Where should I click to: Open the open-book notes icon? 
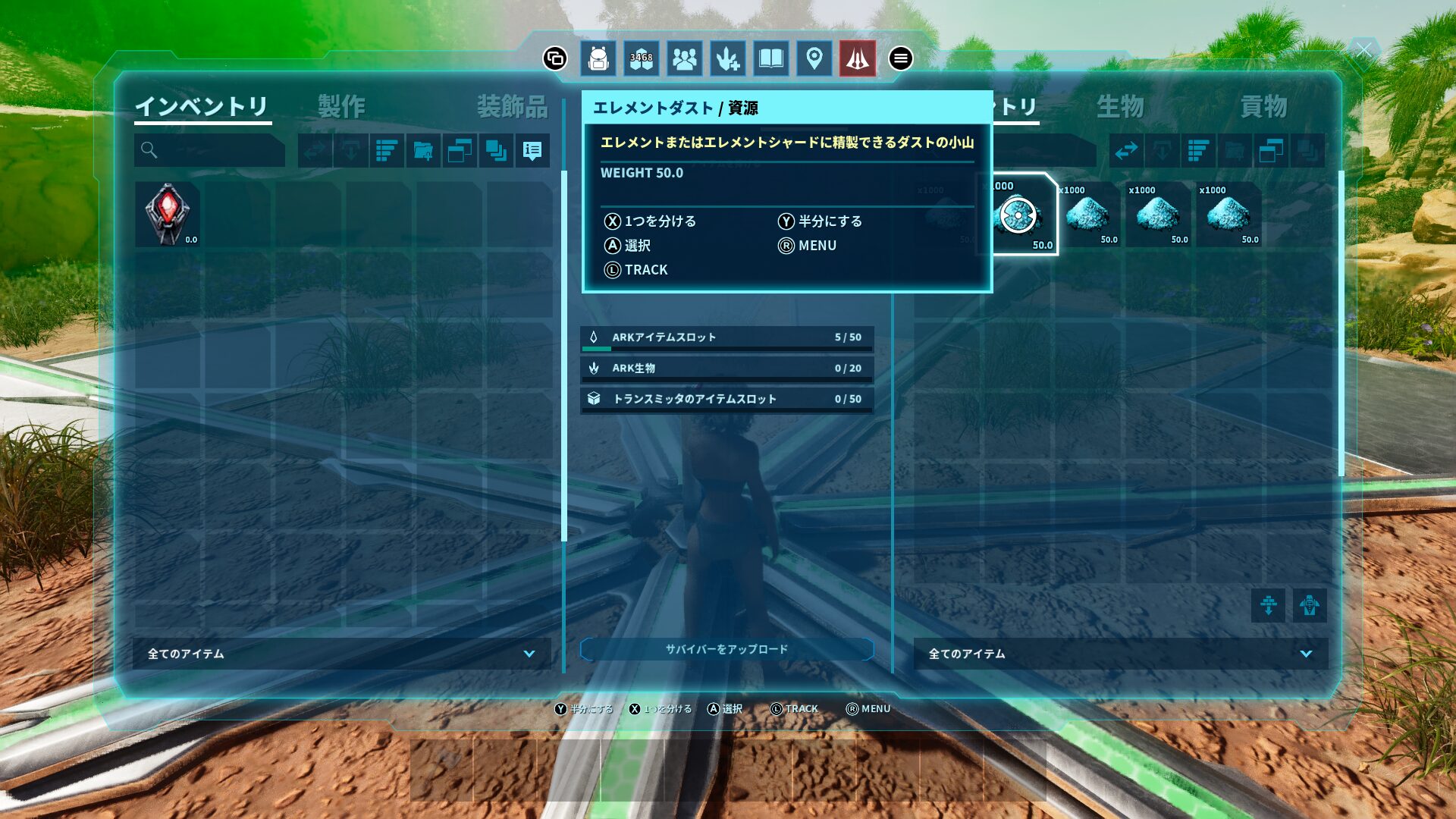(771, 58)
